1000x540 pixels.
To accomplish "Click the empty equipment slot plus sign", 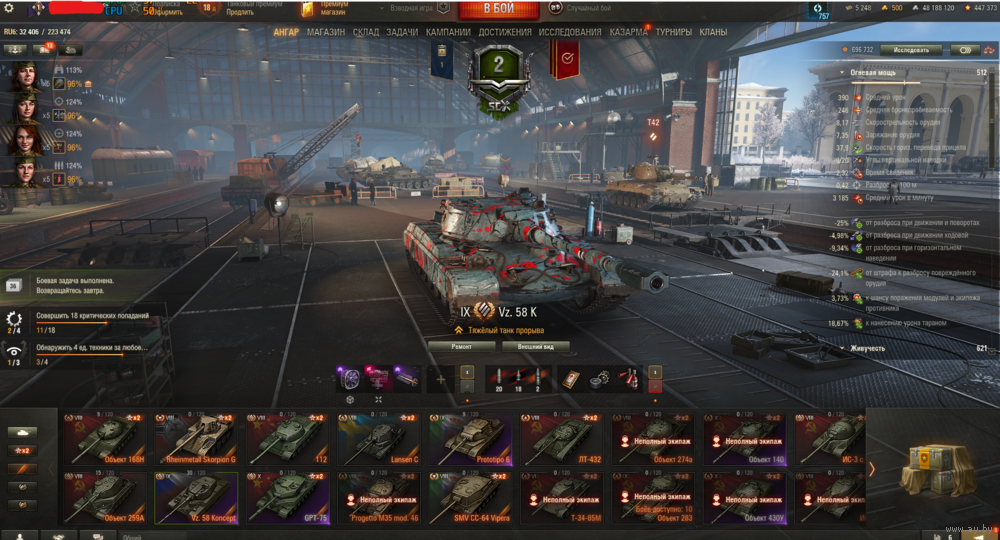I will click(x=439, y=379).
